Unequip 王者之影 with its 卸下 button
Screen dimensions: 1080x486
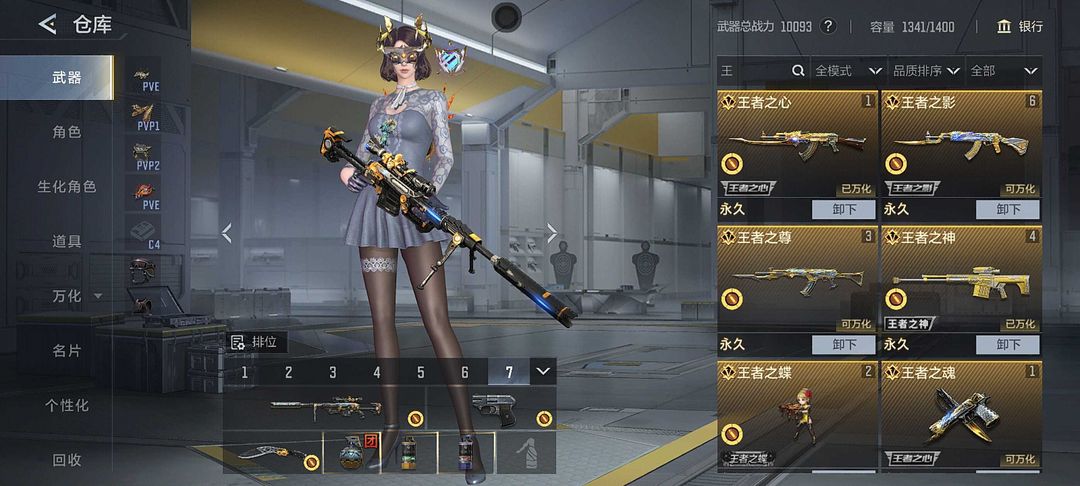(x=1007, y=210)
